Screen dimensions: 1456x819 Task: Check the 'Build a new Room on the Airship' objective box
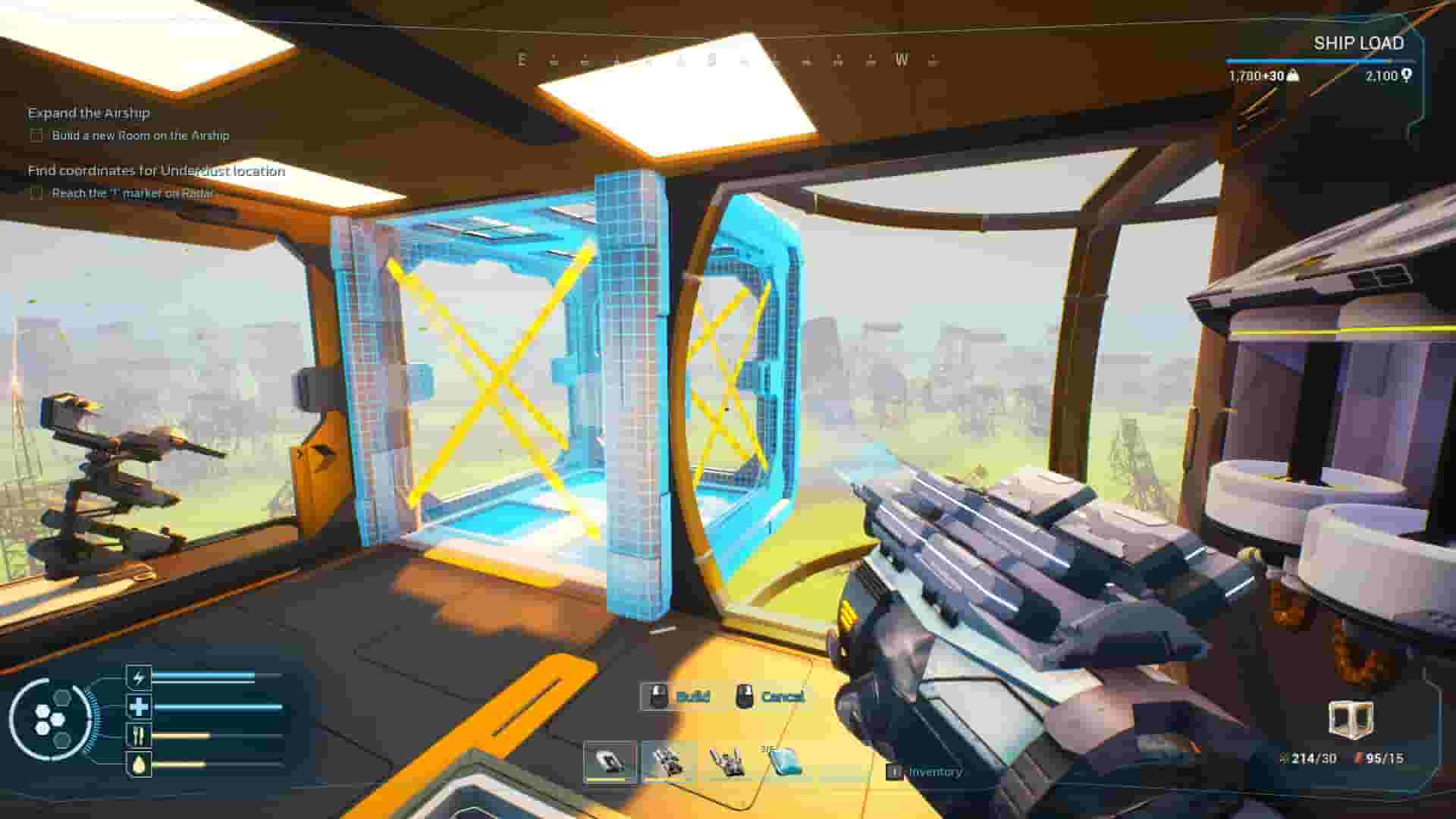(x=35, y=136)
